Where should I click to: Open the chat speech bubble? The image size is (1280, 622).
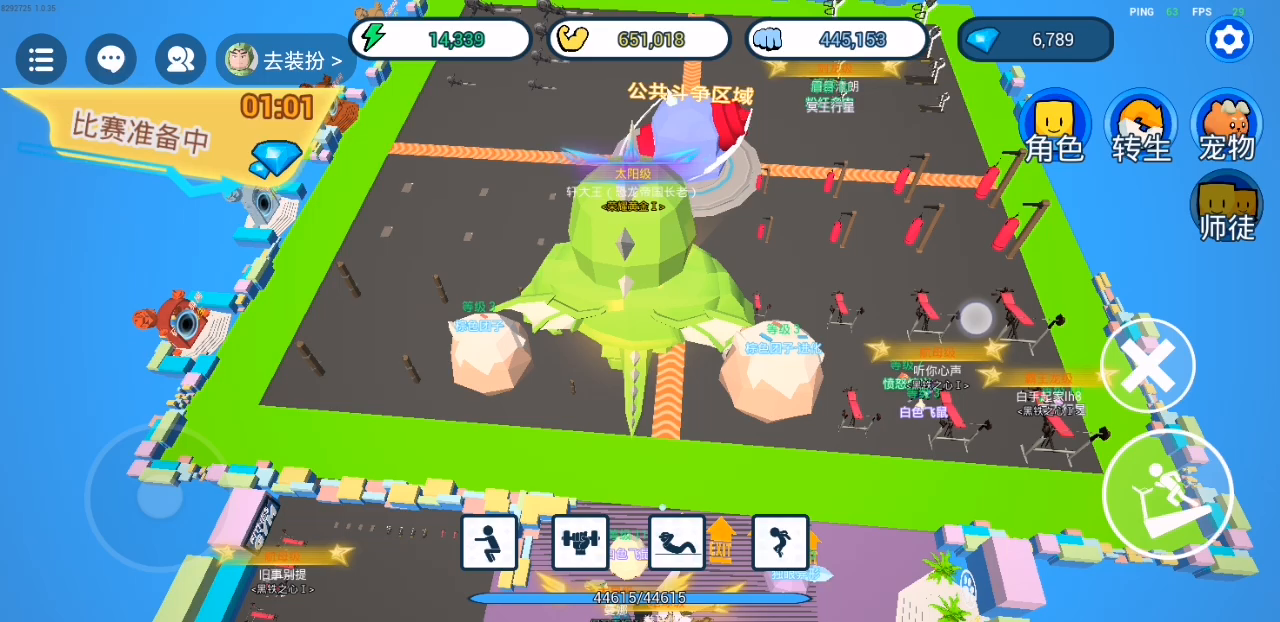coord(111,60)
